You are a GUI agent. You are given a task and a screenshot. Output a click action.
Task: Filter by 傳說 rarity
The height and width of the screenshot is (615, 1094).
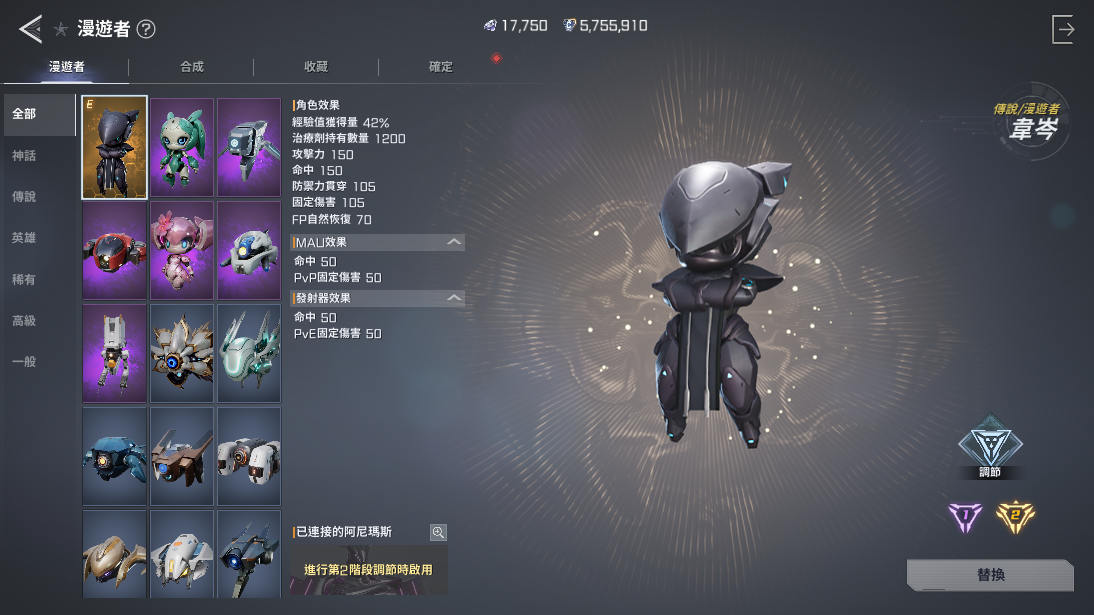coord(24,197)
